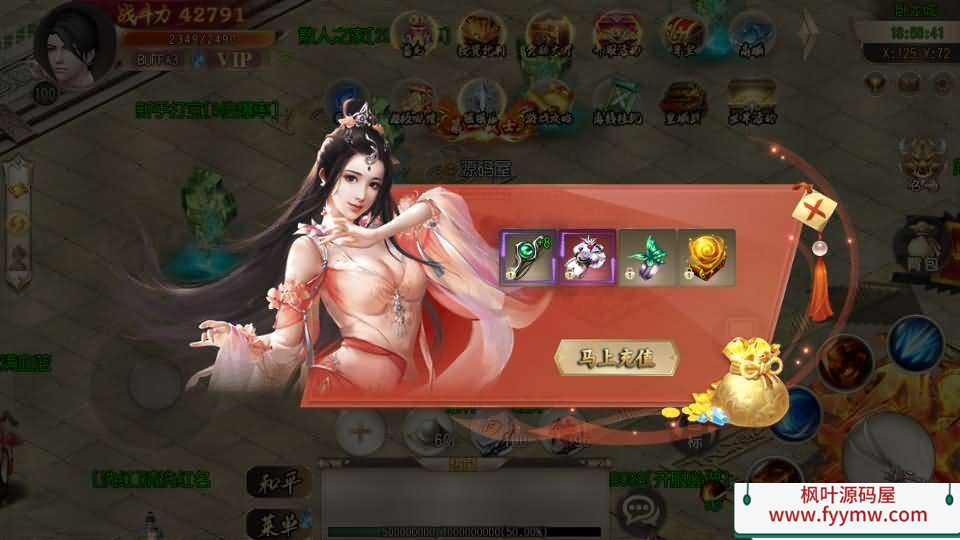Open the 菜单 menu button
This screenshot has width=960, height=540.
click(x=277, y=522)
